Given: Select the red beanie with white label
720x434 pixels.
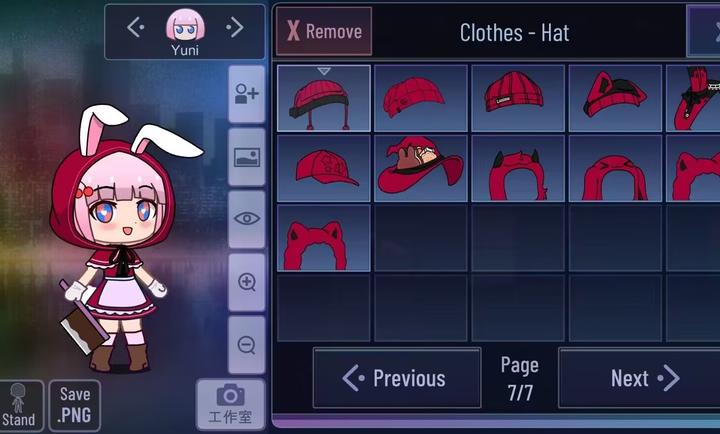Looking at the screenshot, I should coord(517,98).
